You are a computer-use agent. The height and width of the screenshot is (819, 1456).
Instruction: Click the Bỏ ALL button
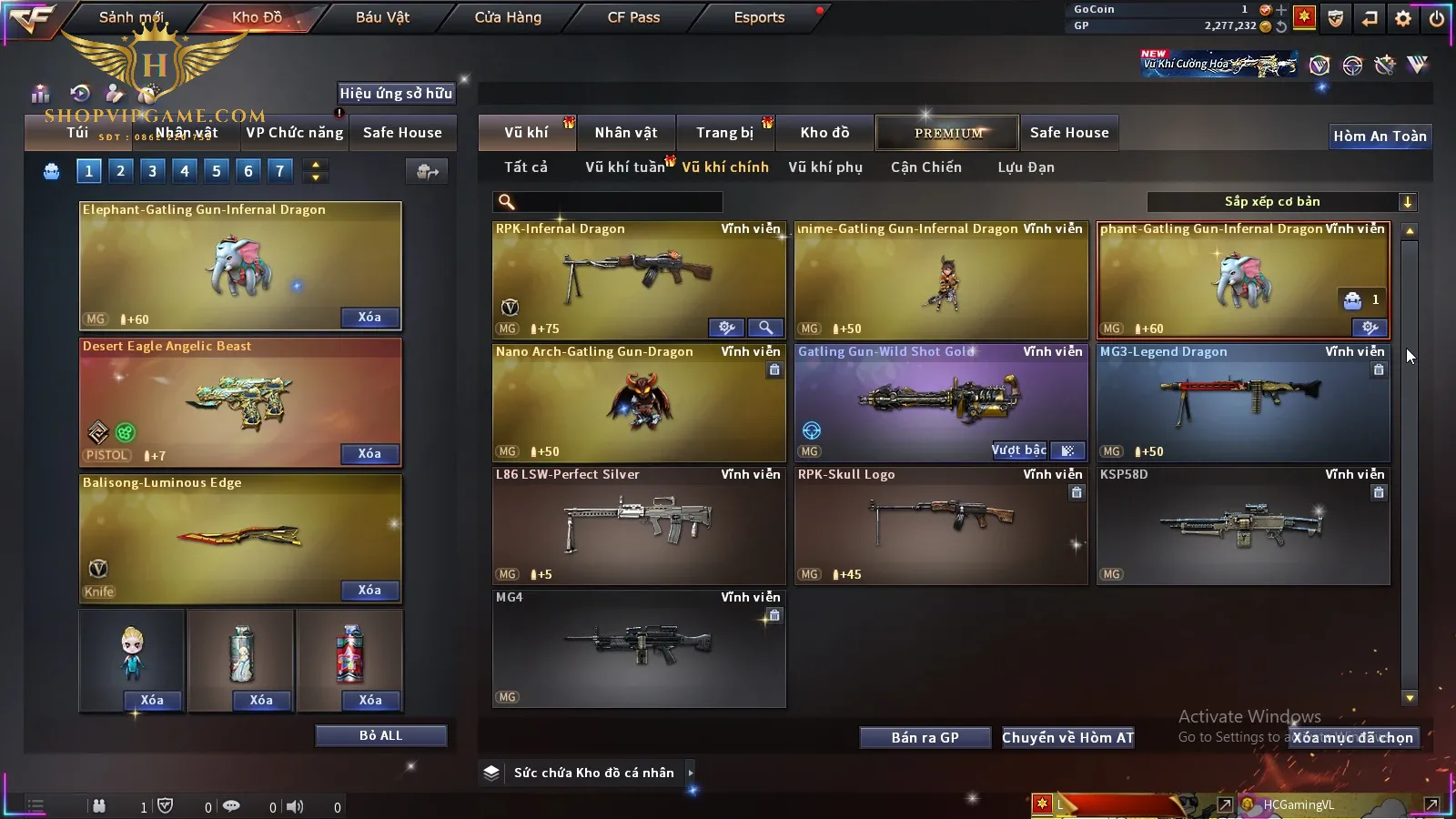tap(380, 735)
